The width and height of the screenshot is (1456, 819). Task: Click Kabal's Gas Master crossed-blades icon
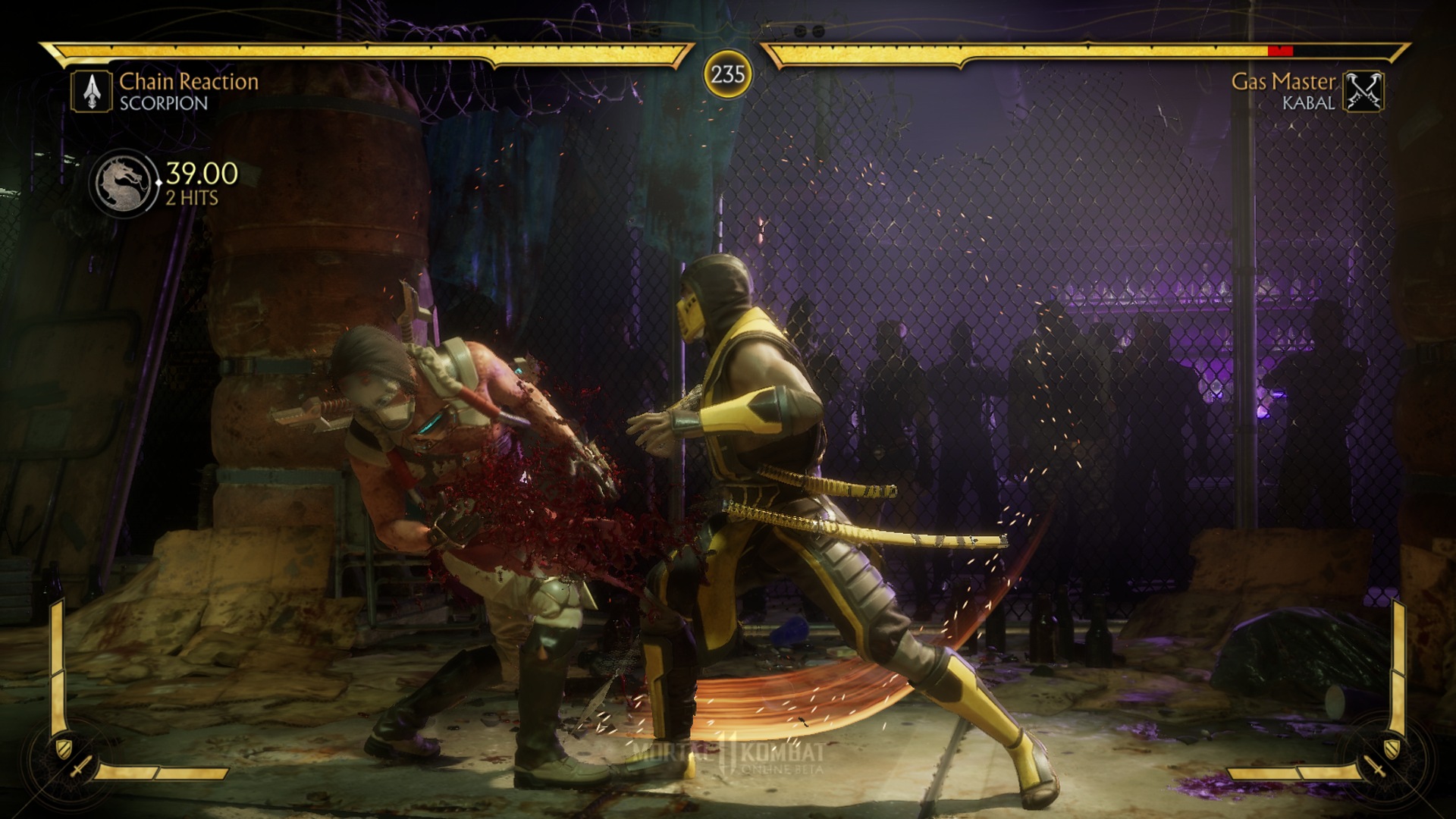1363,92
